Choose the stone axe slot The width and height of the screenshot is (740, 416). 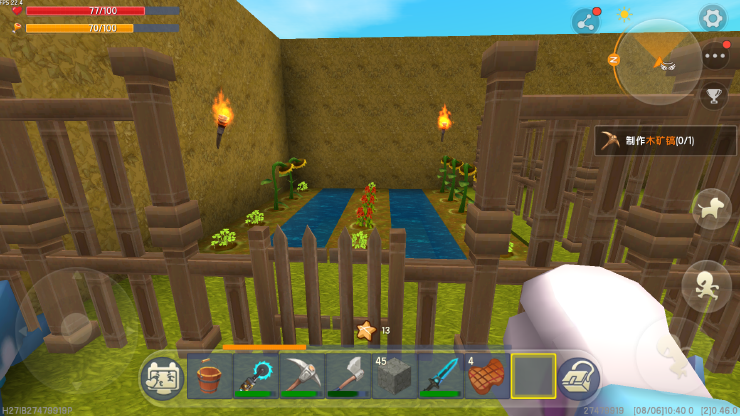point(348,377)
